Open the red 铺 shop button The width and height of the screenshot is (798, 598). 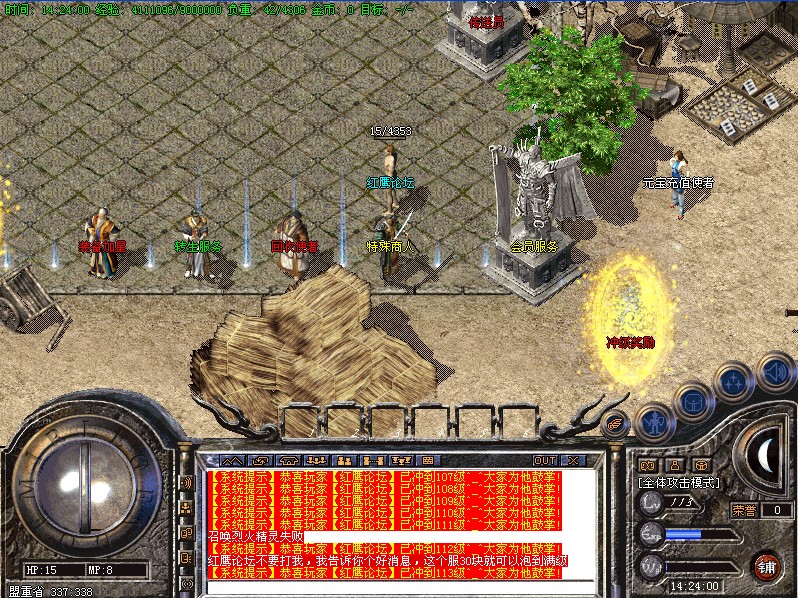767,566
